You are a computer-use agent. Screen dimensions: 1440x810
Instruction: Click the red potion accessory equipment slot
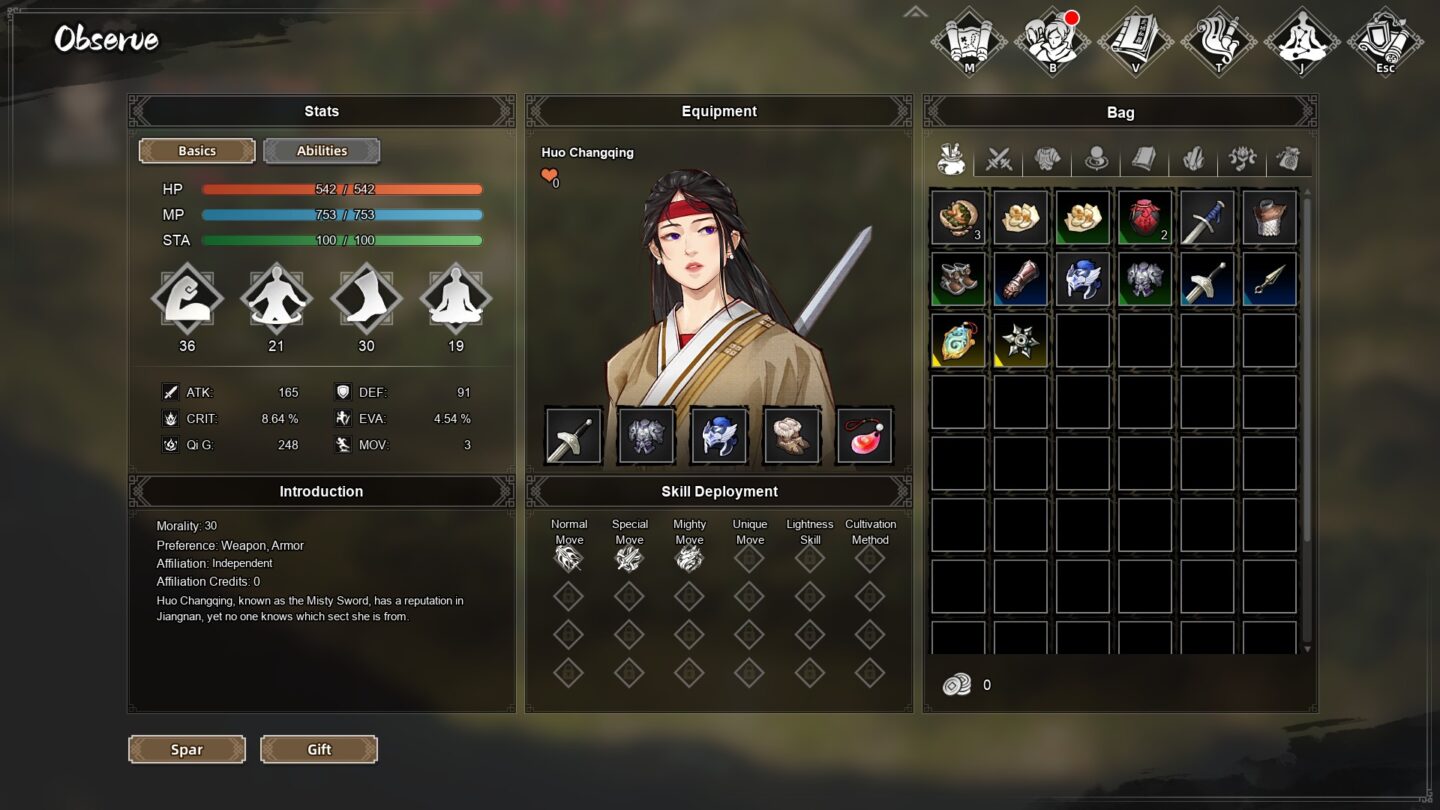[864, 434]
